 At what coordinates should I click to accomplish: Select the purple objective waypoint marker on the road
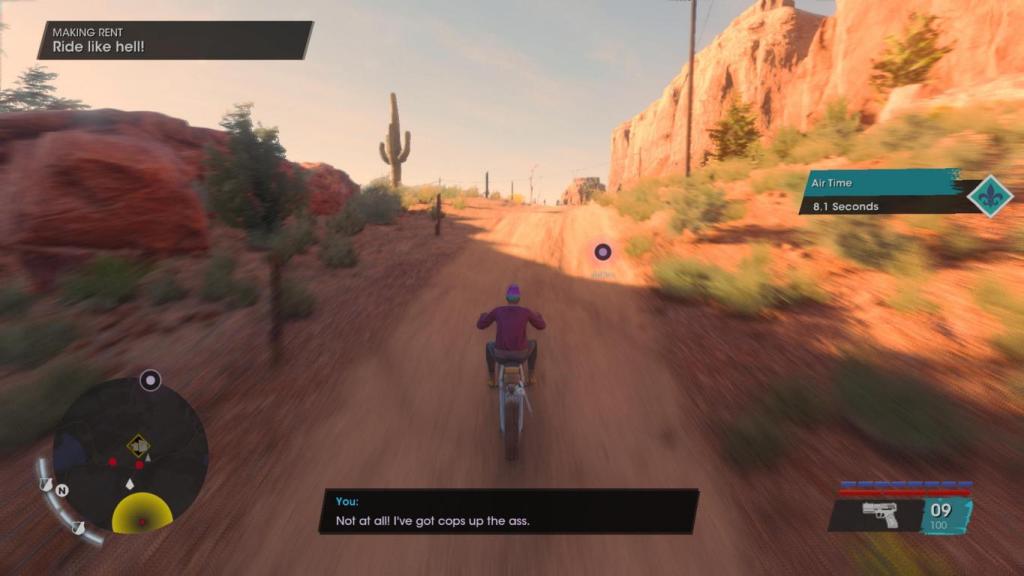(602, 252)
